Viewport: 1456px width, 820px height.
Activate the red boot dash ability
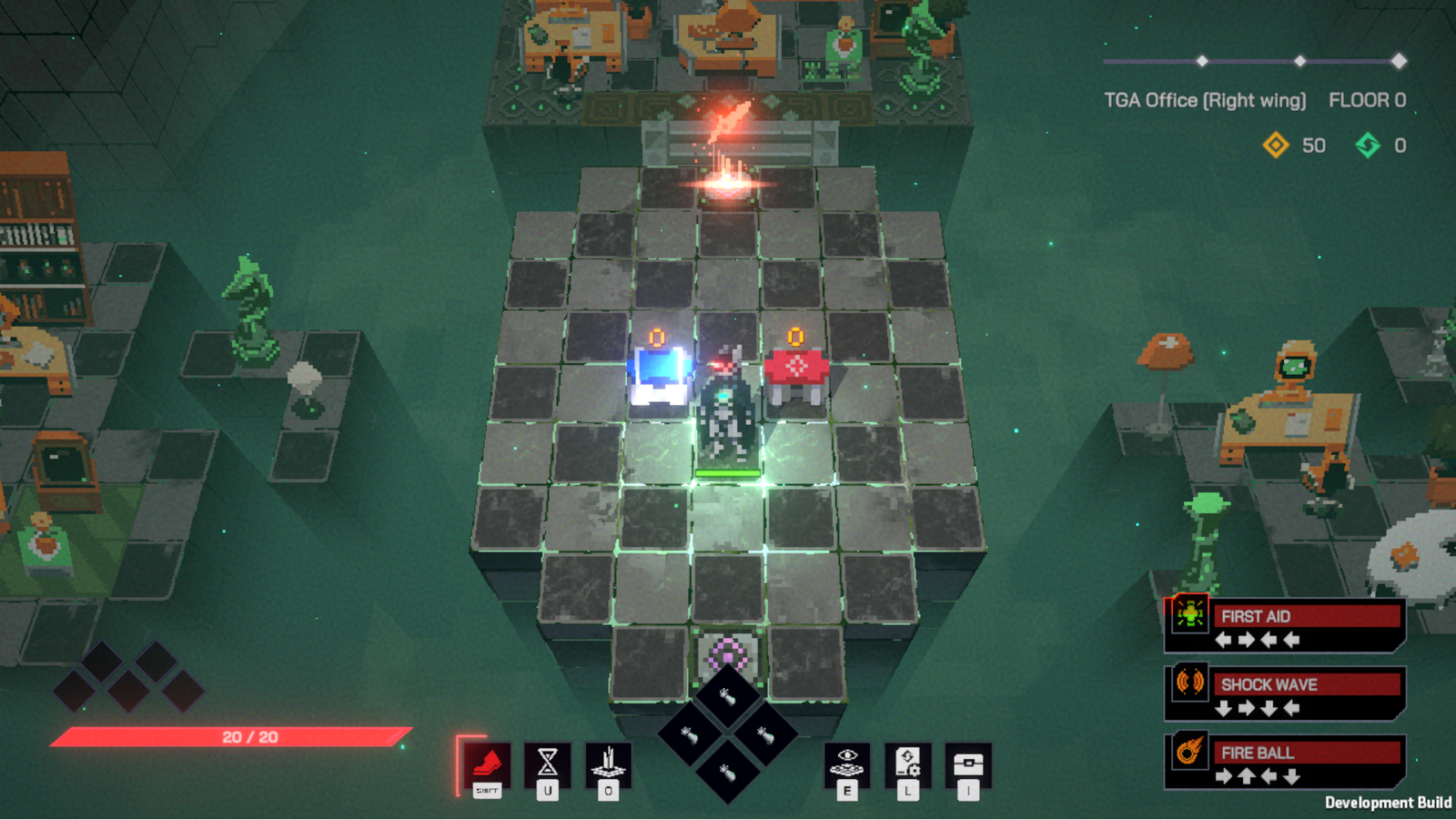[x=487, y=763]
